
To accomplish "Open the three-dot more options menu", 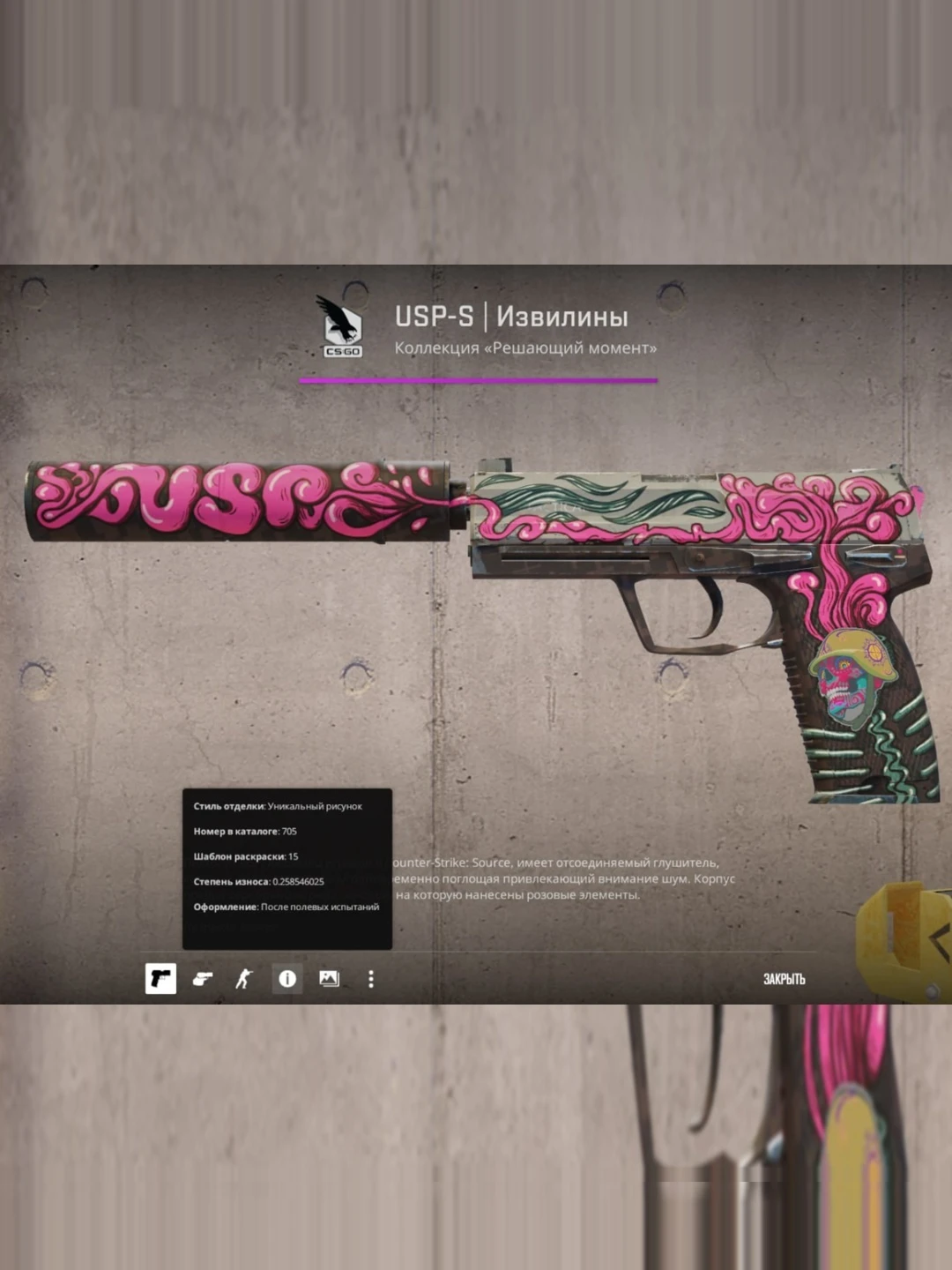I will tap(371, 978).
